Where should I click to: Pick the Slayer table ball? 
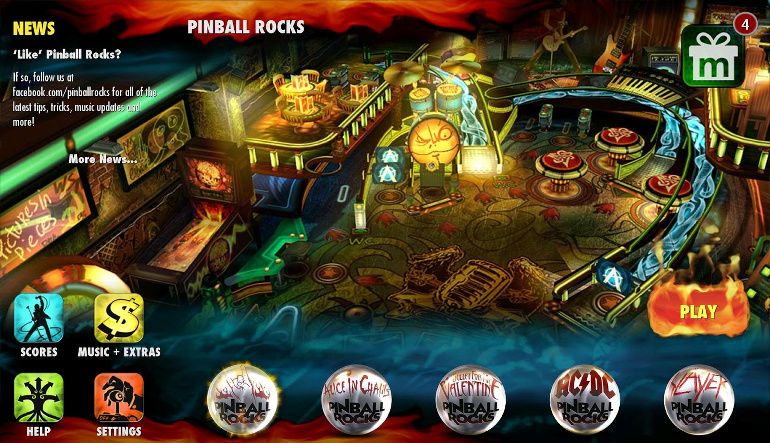pos(698,400)
